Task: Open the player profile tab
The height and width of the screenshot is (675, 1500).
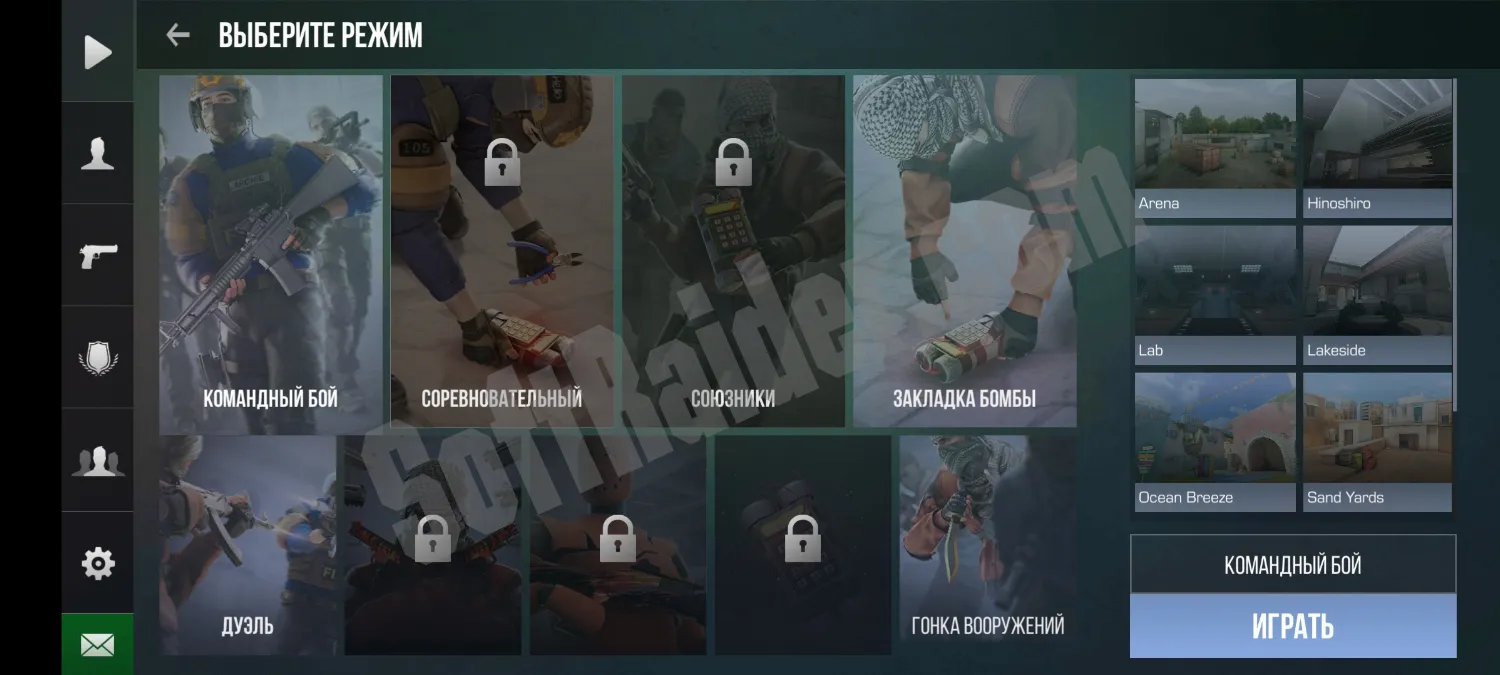Action: pyautogui.click(x=97, y=154)
